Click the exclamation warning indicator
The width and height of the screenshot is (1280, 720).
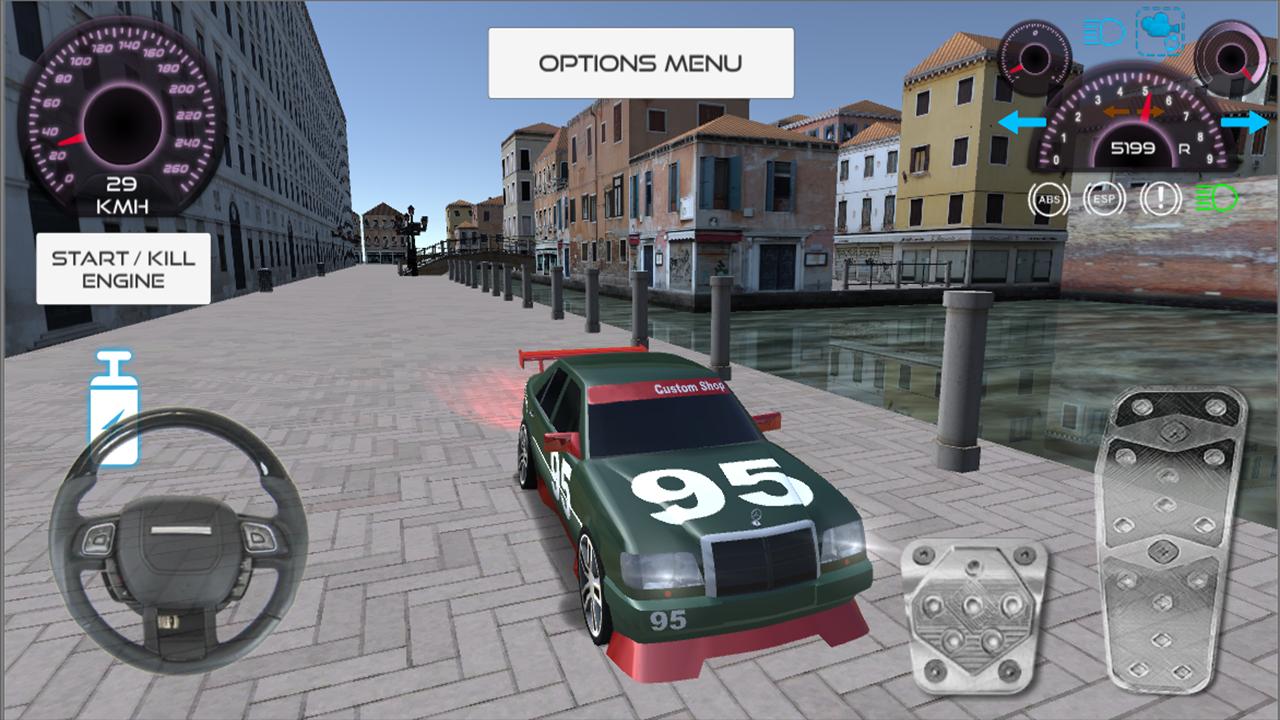[1160, 200]
